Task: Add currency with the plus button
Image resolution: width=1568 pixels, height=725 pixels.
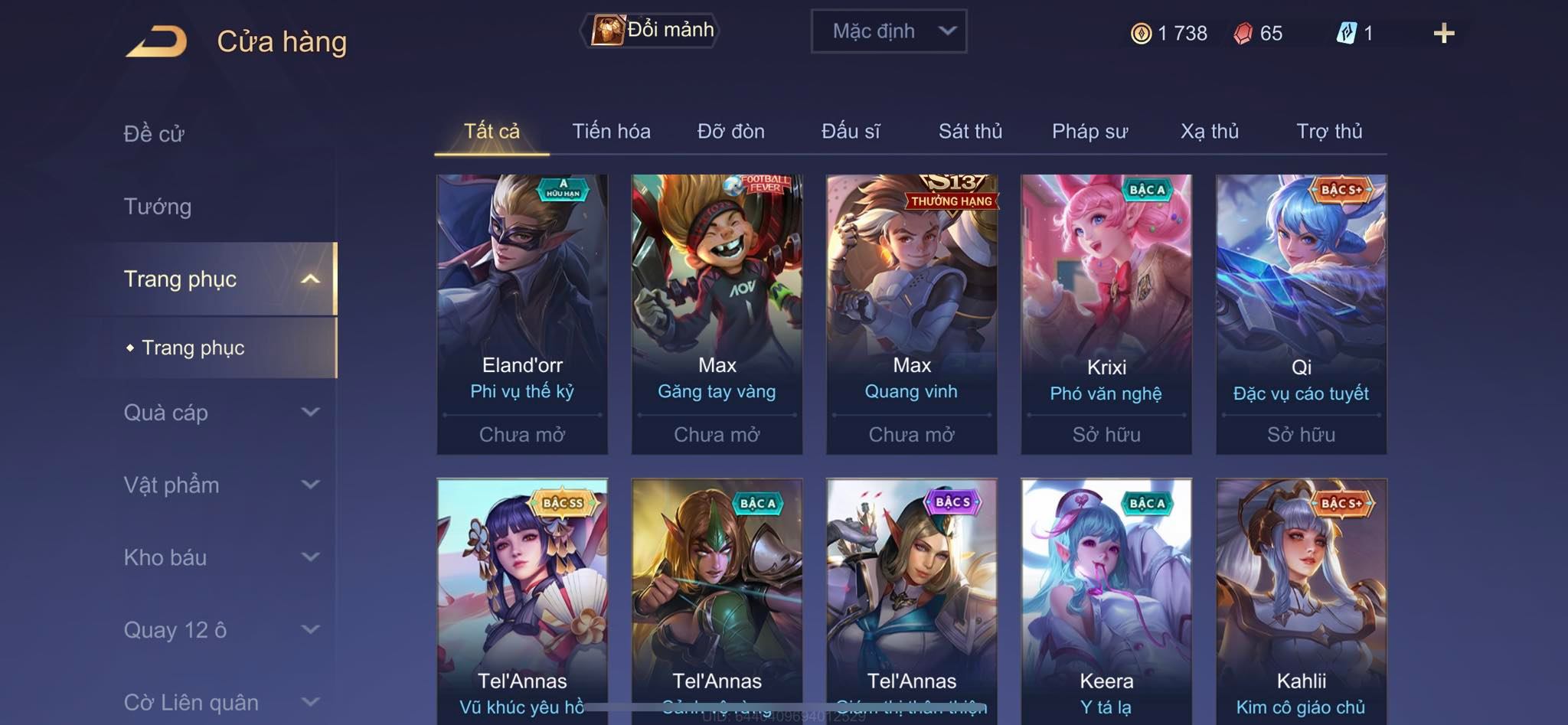Action: (1443, 33)
